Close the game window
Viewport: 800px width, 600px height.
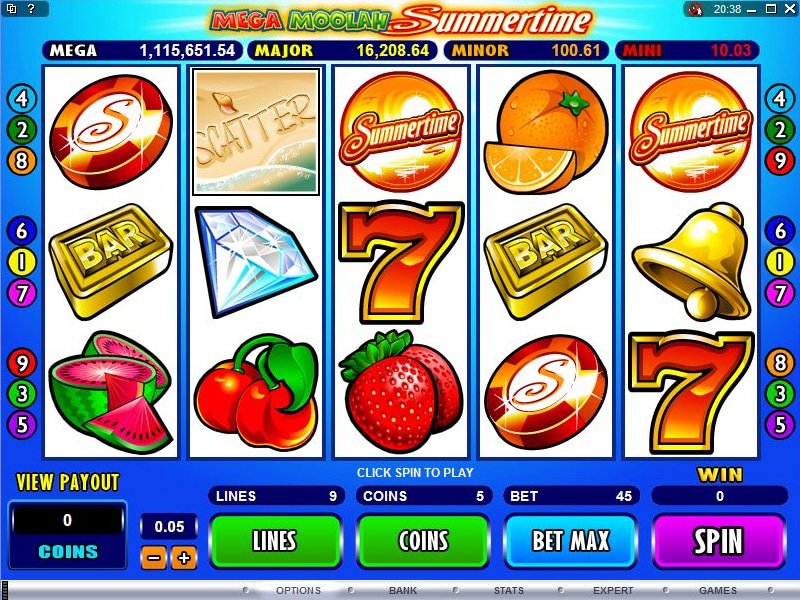(788, 9)
